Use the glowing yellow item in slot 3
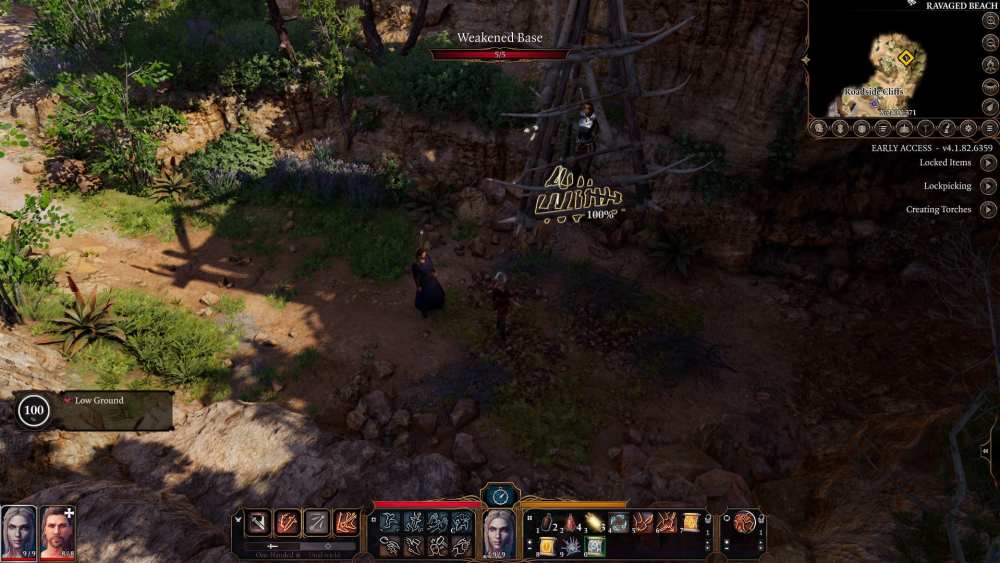The height and width of the screenshot is (563, 1000). coord(596,522)
